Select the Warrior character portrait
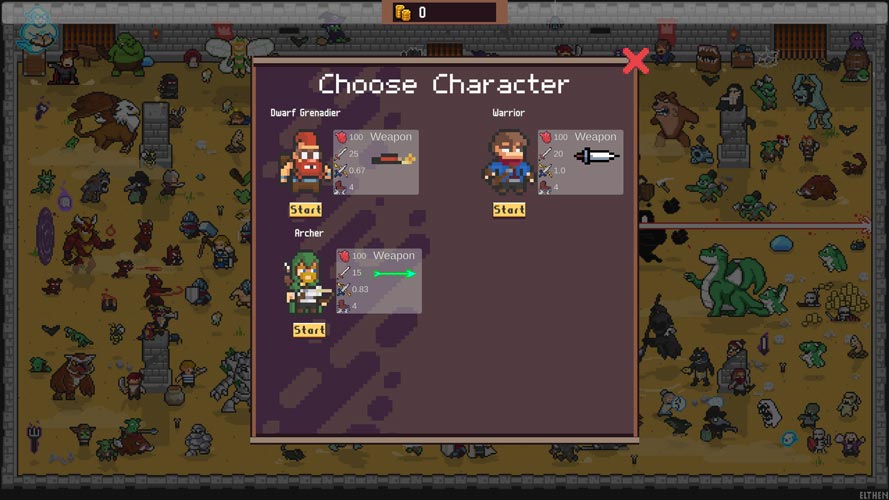Viewport: 889px width, 500px height. [x=508, y=163]
